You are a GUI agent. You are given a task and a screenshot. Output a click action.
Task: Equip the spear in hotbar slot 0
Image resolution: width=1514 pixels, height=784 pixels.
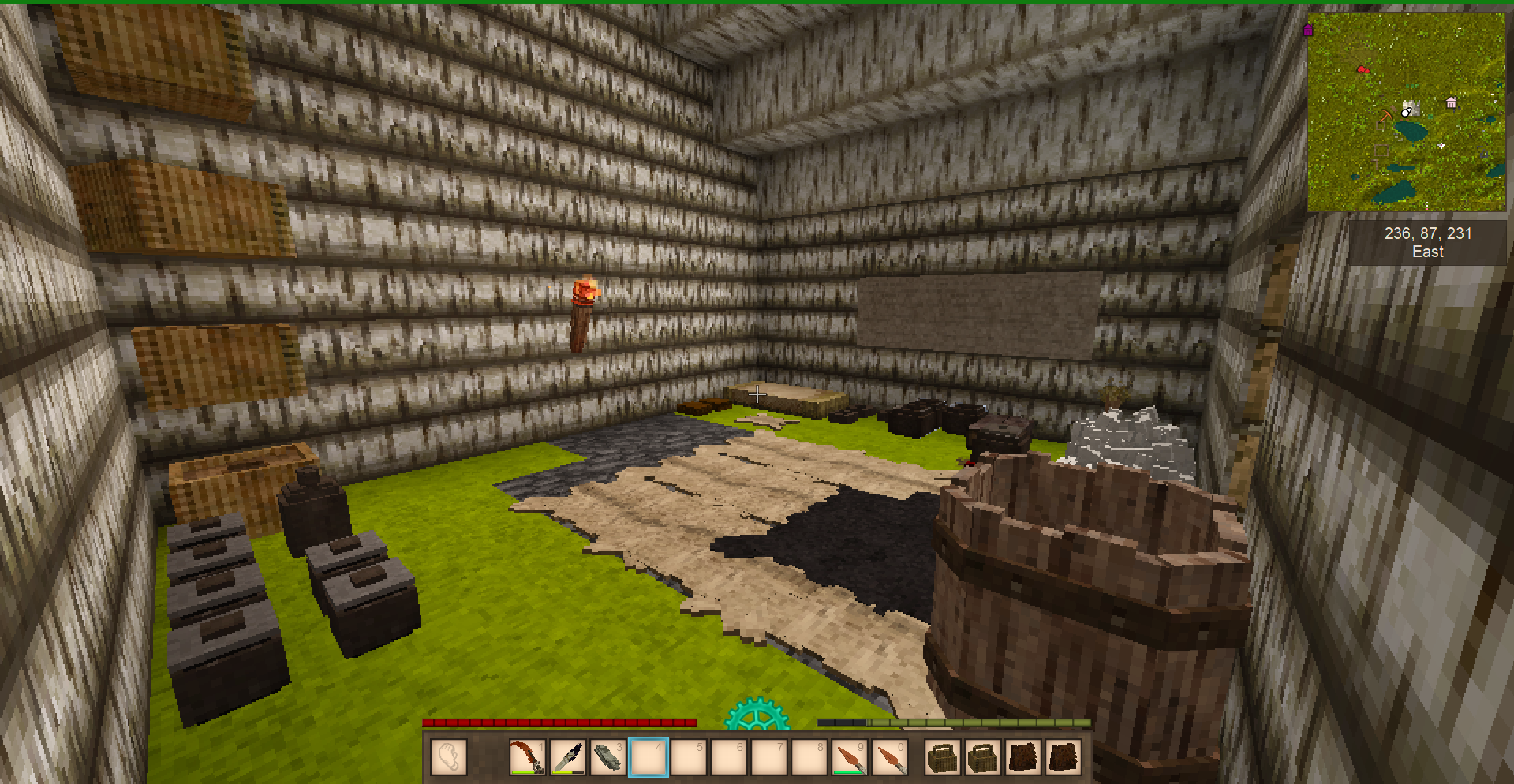(889, 757)
